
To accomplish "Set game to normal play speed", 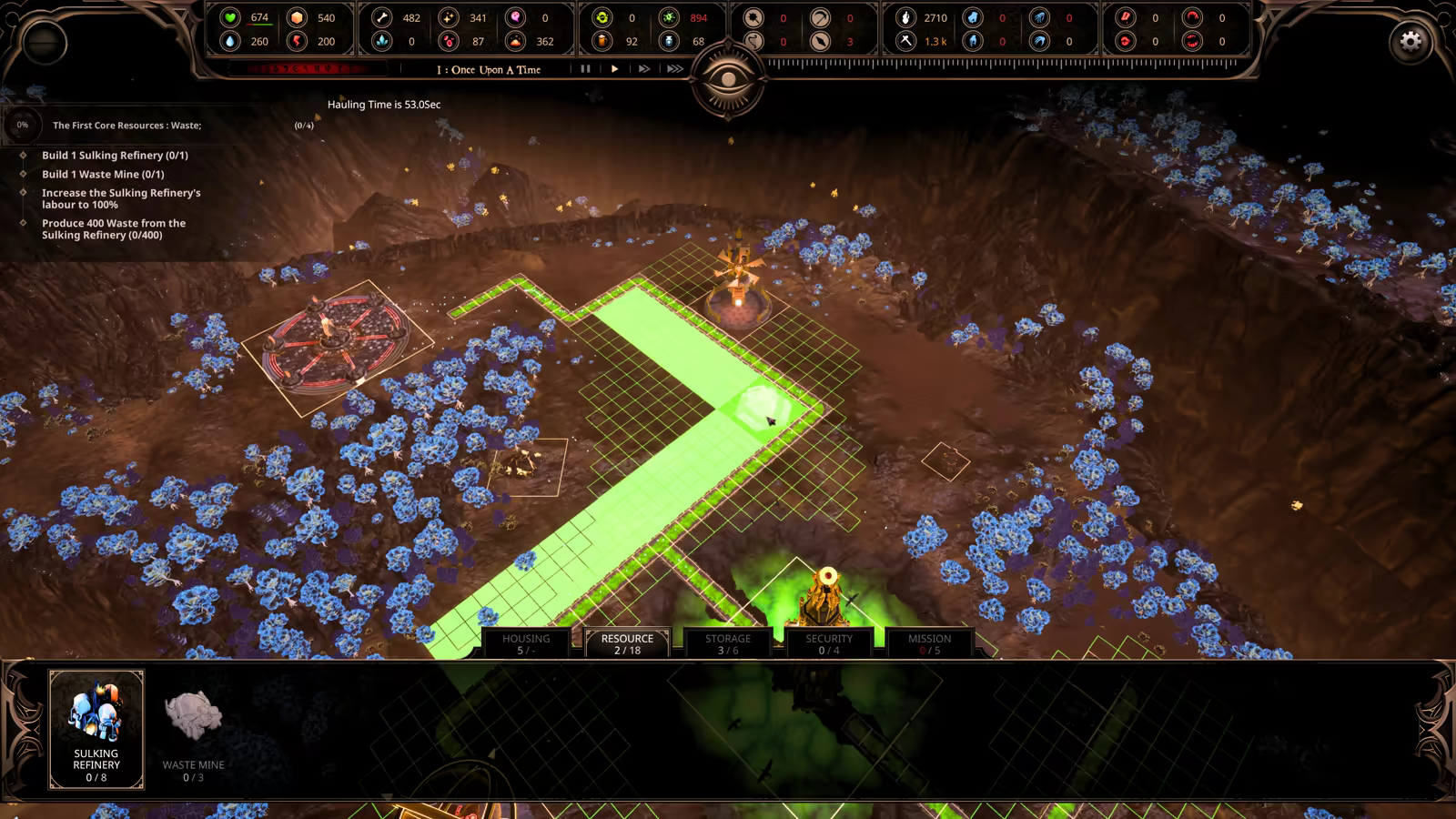I will coord(615,69).
